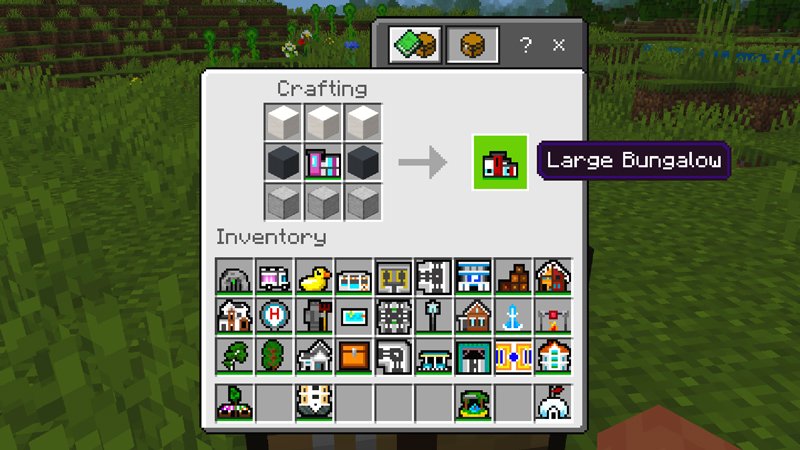Select the swimming pool inventory item
The width and height of the screenshot is (800, 450).
354,316
